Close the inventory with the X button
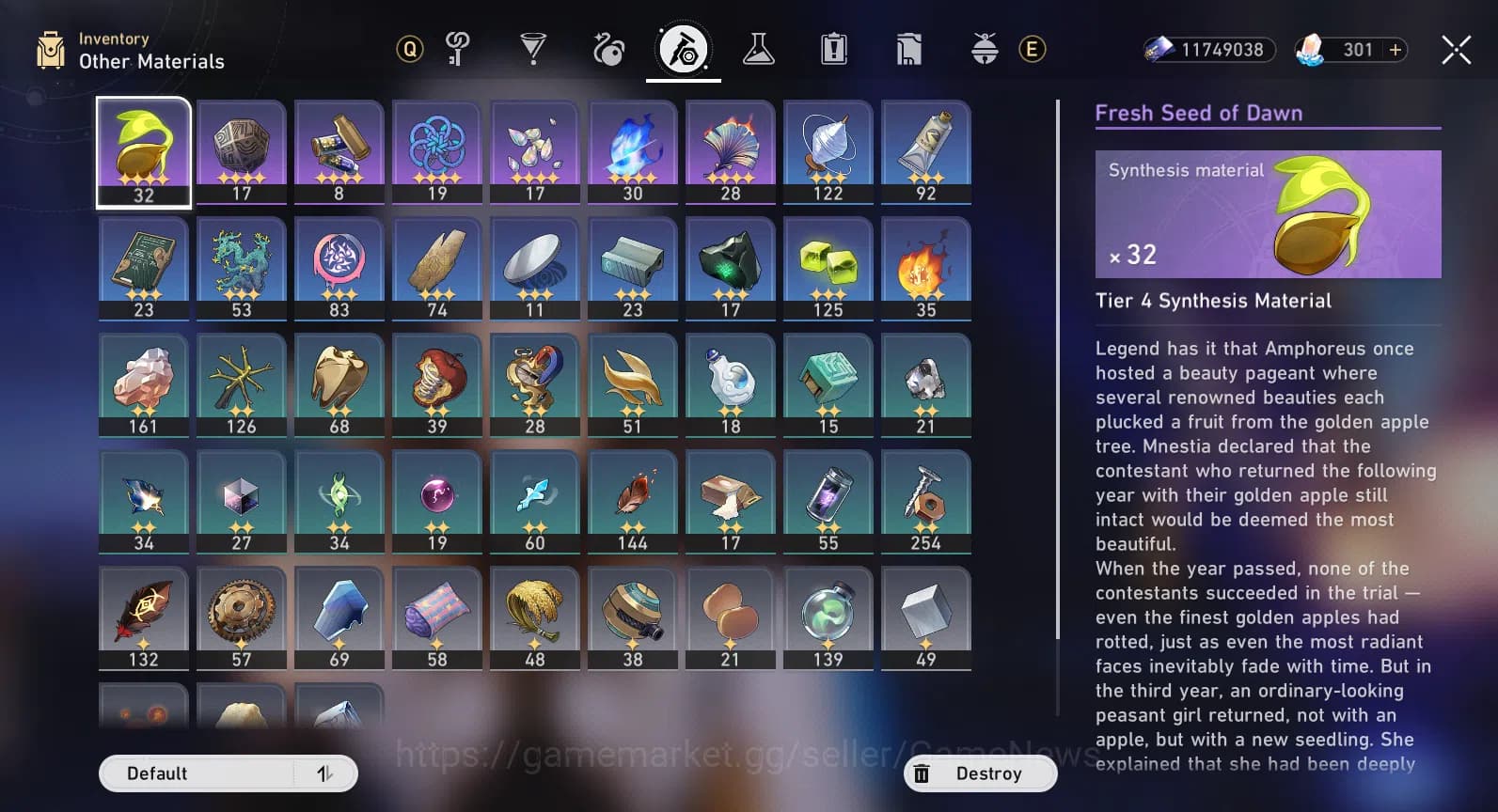Screen dimensions: 1498x812 (x=1456, y=50)
